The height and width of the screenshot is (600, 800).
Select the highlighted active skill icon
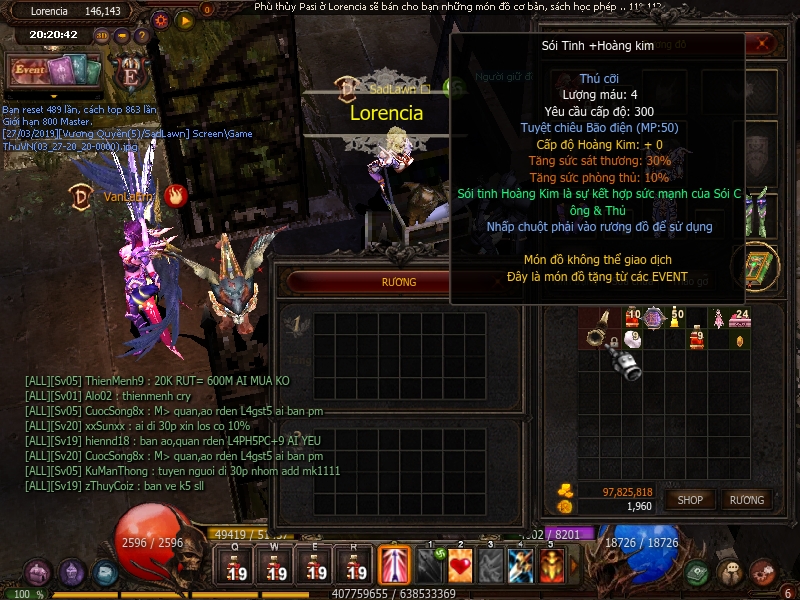point(394,565)
